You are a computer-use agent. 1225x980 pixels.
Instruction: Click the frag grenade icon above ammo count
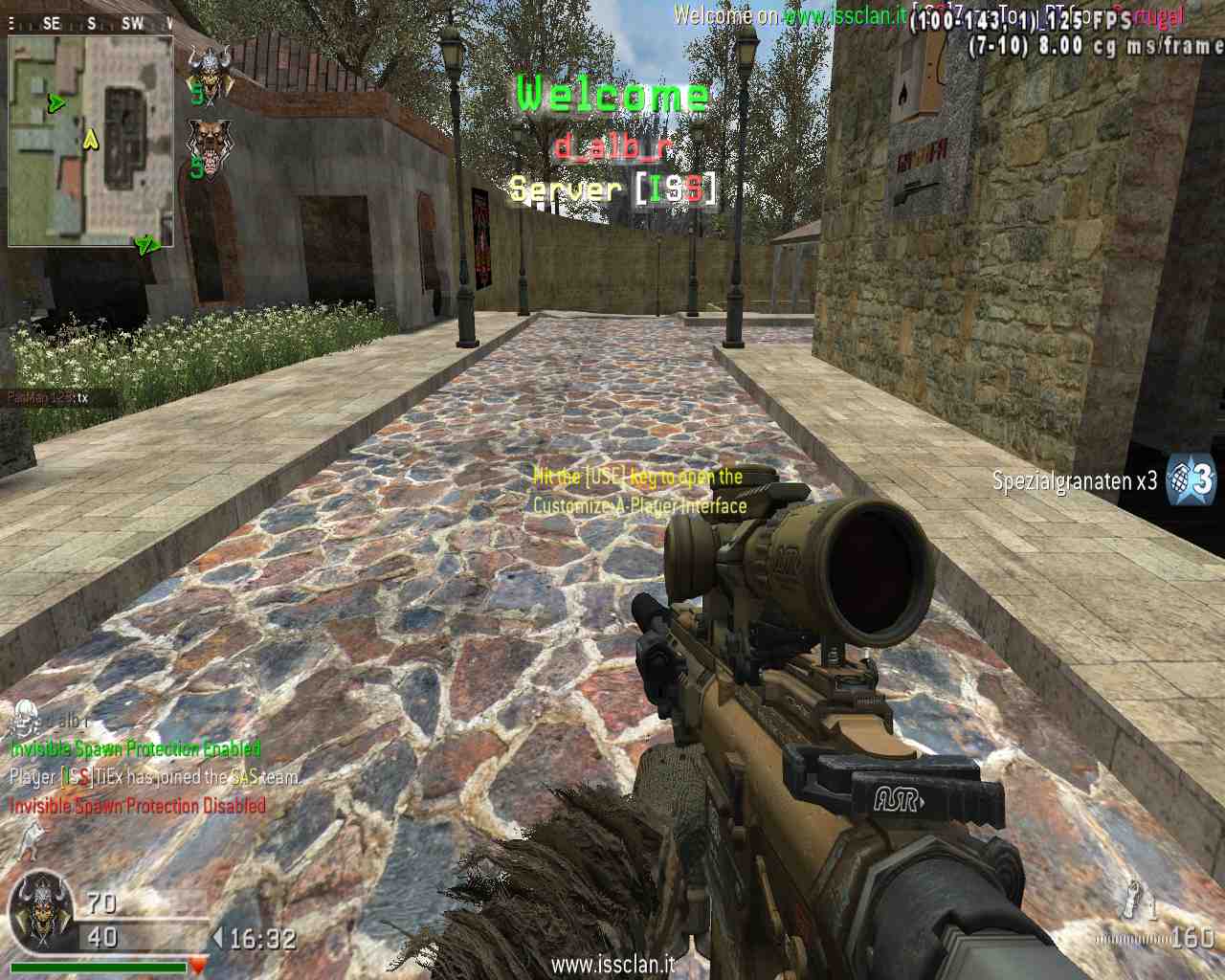[1135, 897]
